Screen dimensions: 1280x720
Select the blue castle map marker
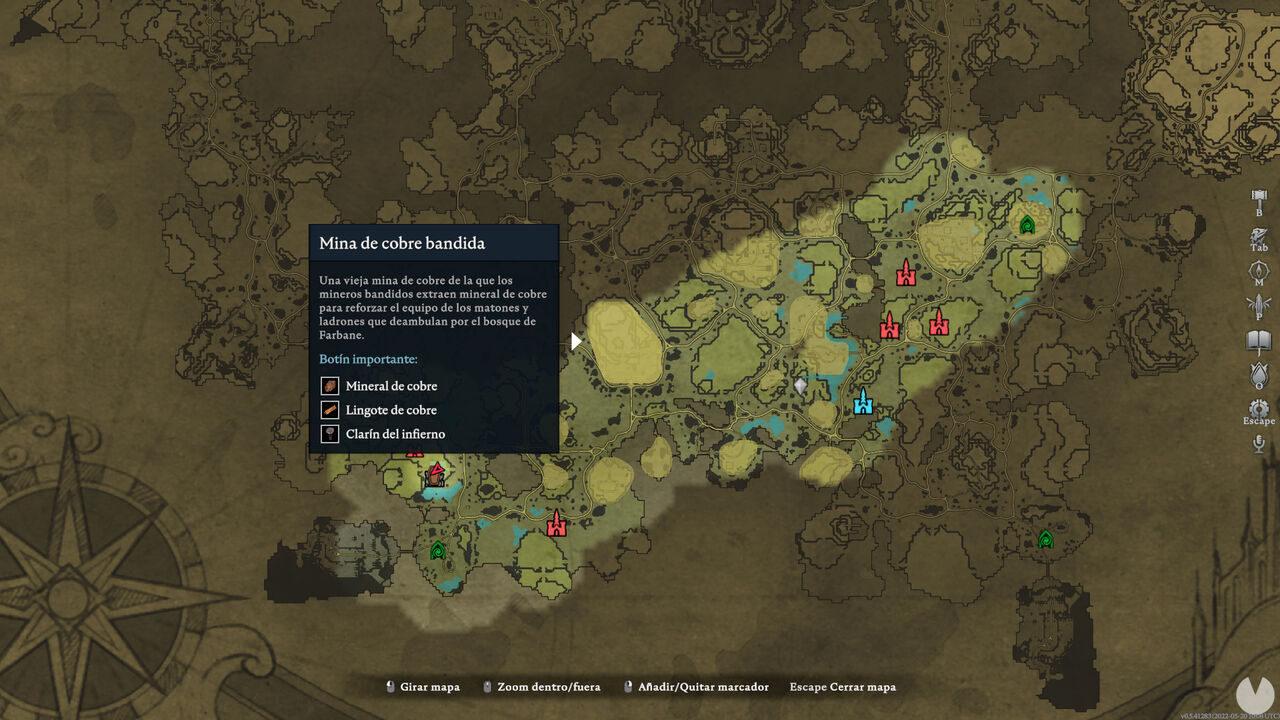click(x=863, y=402)
